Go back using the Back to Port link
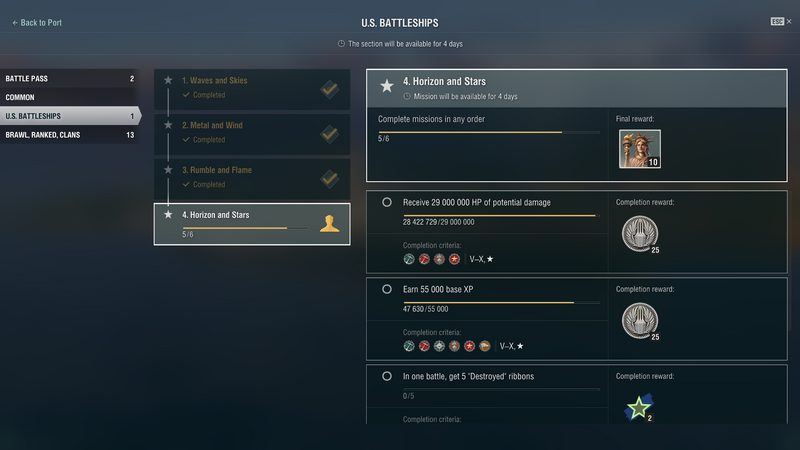Image resolution: width=800 pixels, height=450 pixels. [37, 23]
